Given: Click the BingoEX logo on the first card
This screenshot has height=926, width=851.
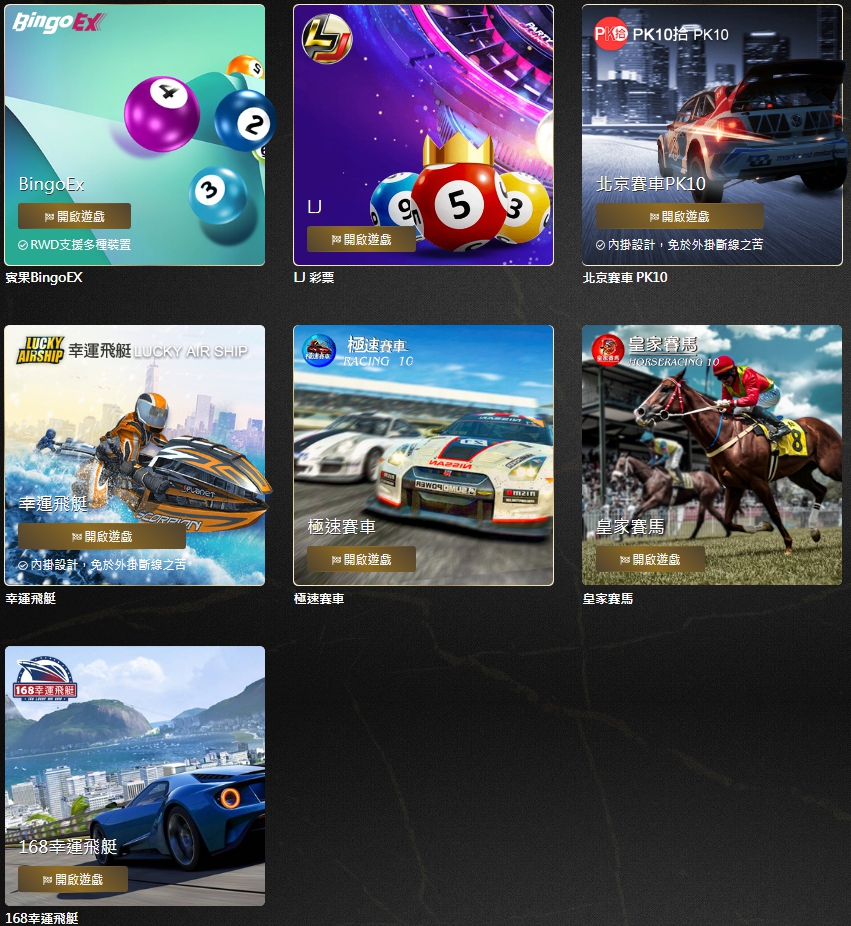Looking at the screenshot, I should click(x=56, y=23).
